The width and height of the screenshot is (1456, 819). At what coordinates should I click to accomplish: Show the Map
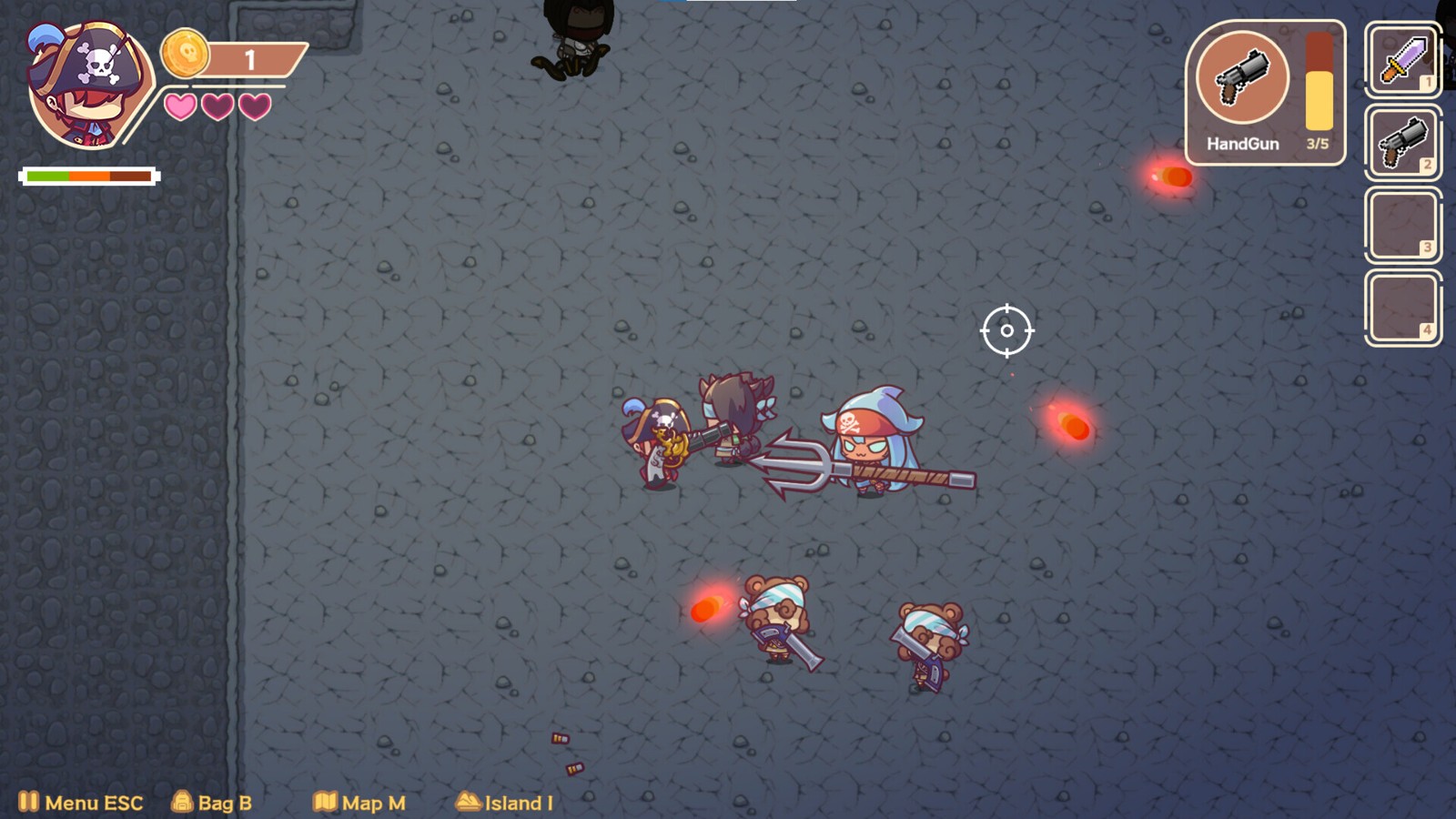(x=359, y=802)
